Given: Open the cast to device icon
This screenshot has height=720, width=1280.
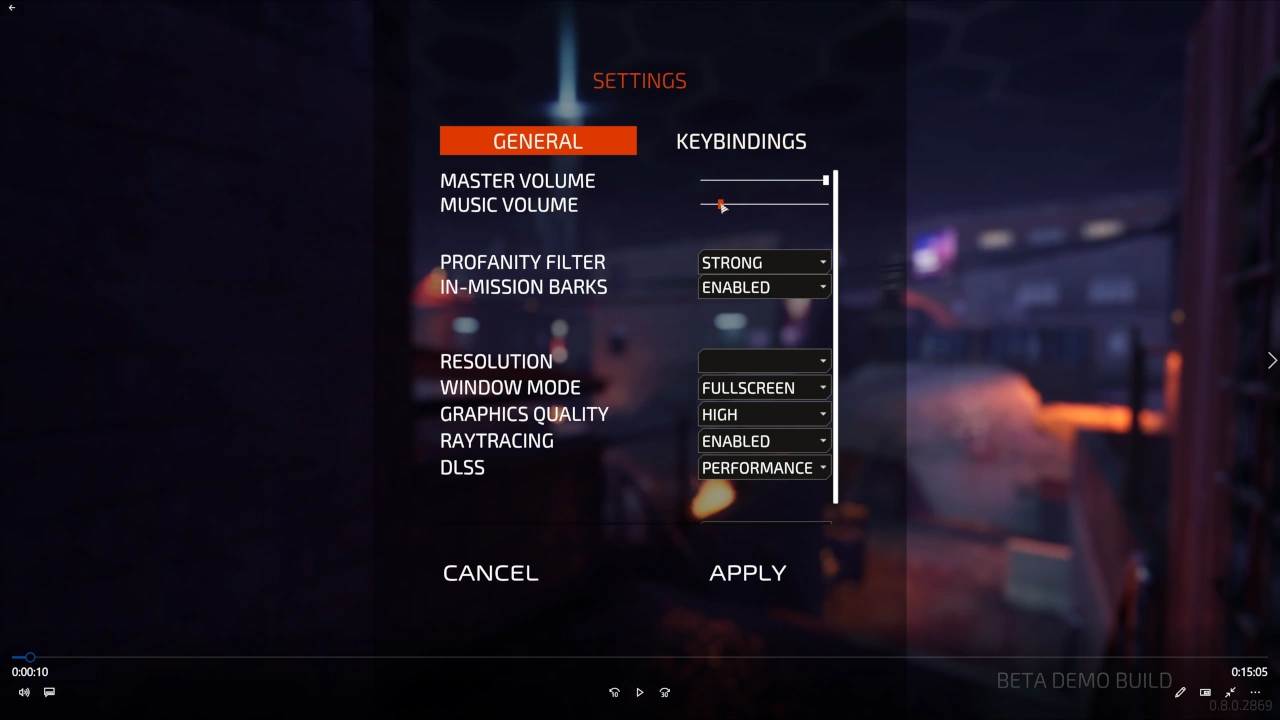Looking at the screenshot, I should 1205,692.
